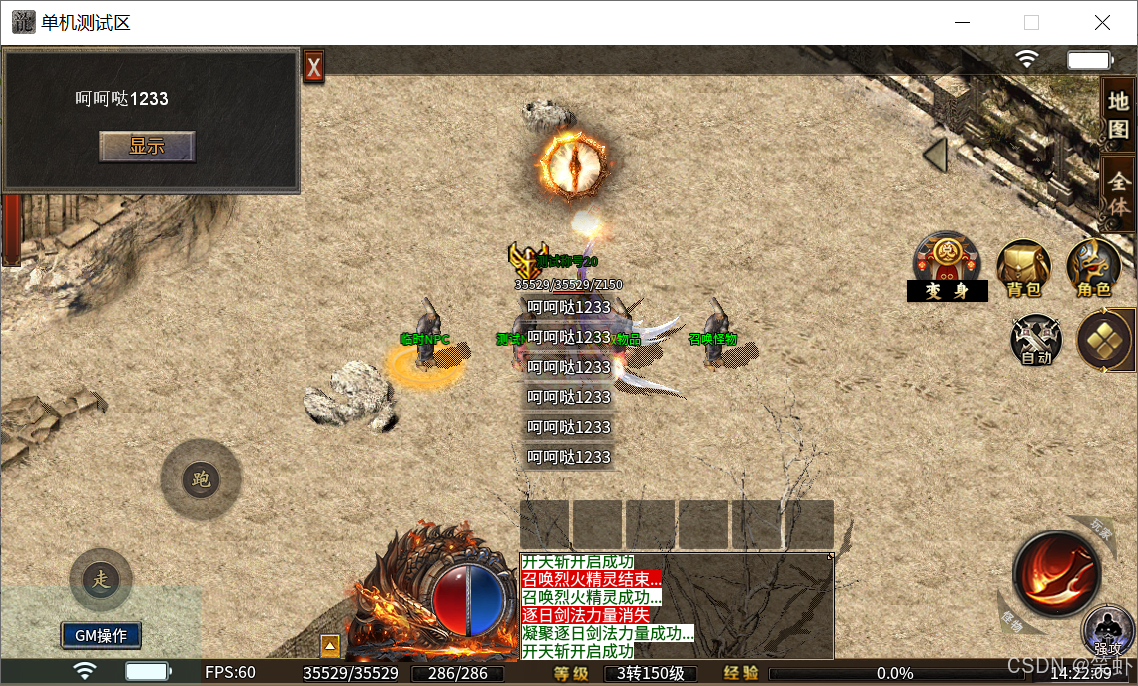Open the four-diamond menu button
The width and height of the screenshot is (1138, 686).
coord(1104,340)
